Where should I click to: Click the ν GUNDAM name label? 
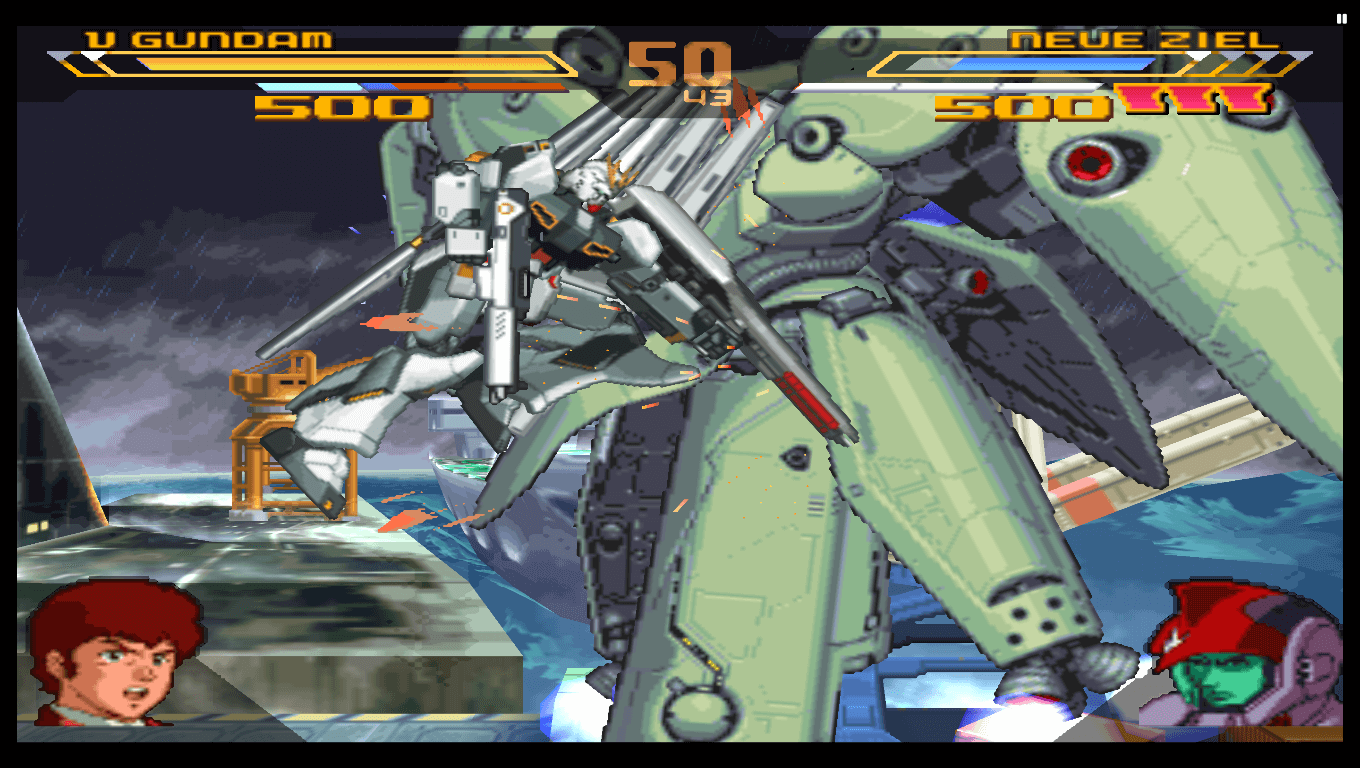pyautogui.click(x=210, y=38)
